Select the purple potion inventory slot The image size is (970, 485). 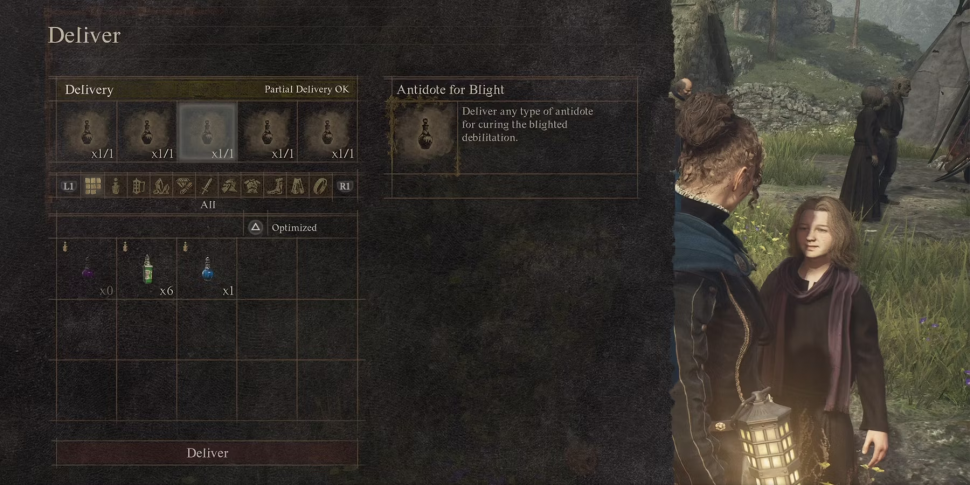pos(87,268)
